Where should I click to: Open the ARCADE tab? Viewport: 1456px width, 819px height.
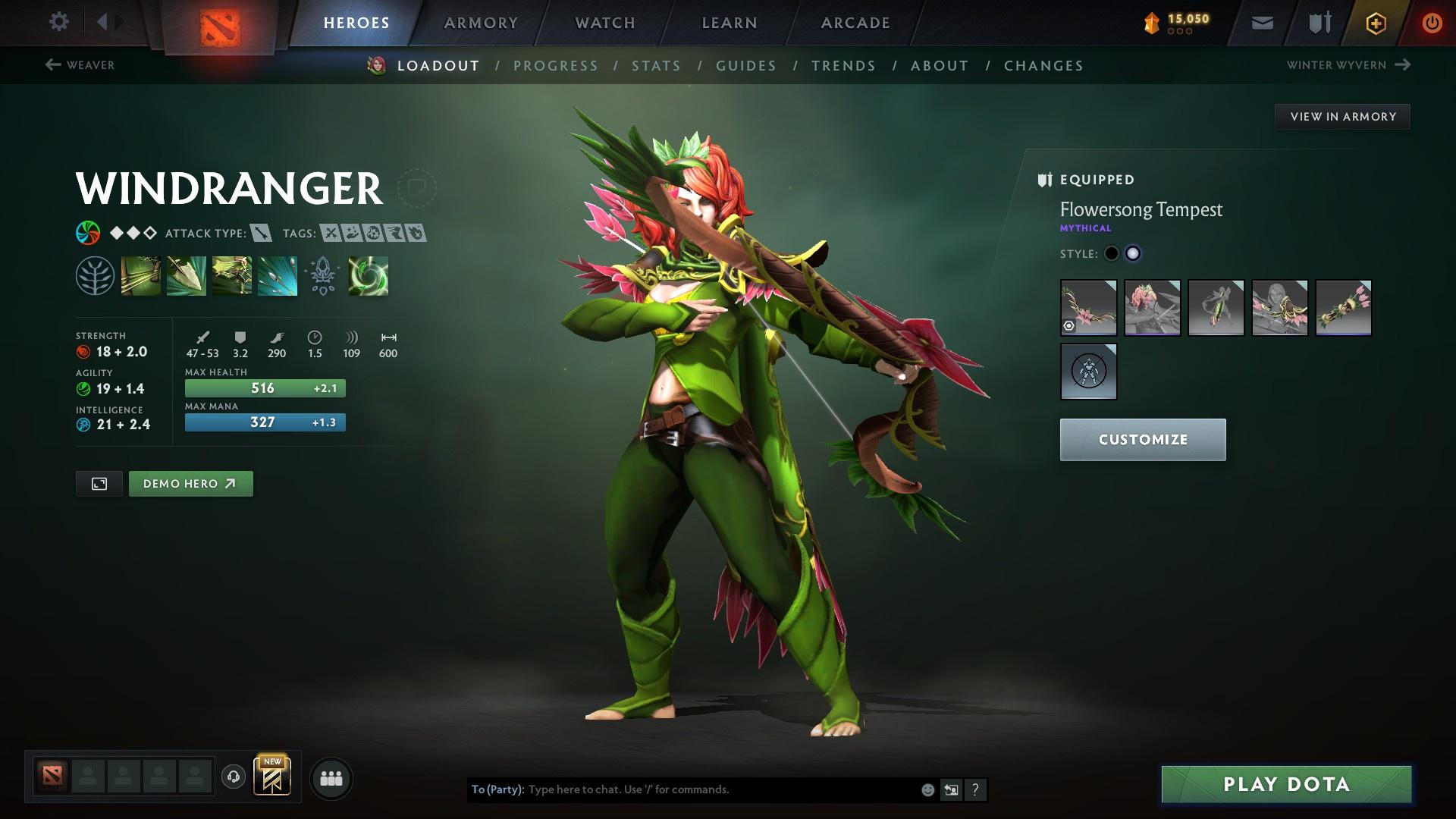(x=855, y=22)
